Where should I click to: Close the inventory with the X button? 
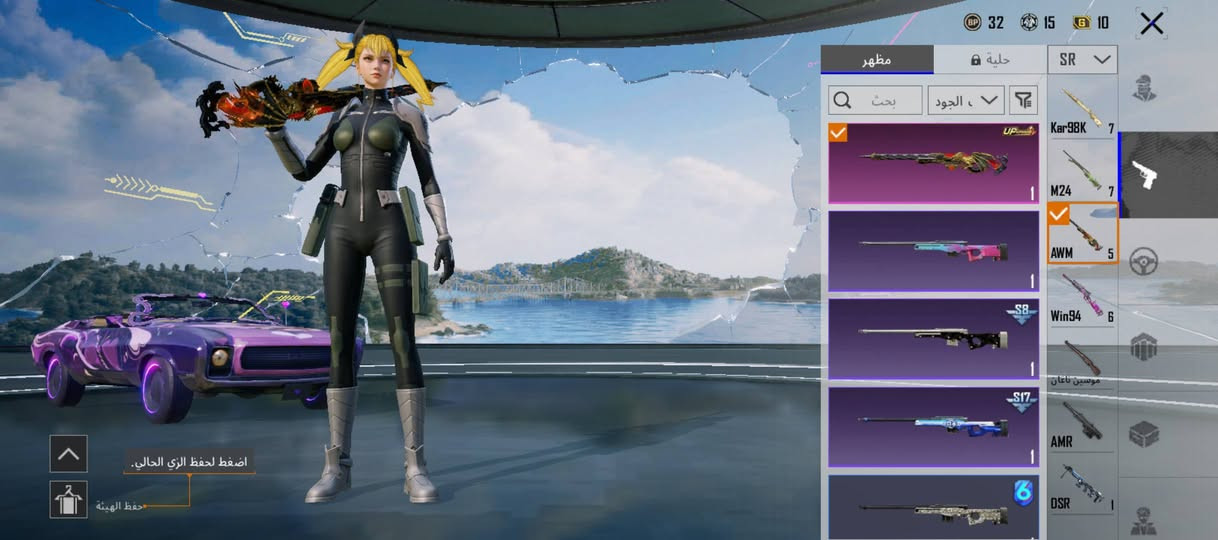(x=1151, y=23)
